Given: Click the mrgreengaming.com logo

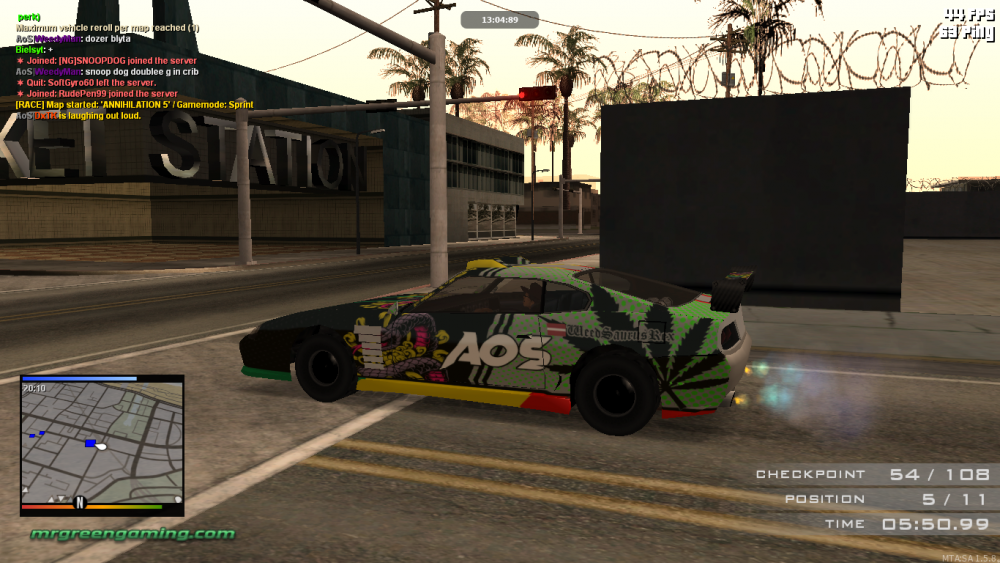Looking at the screenshot, I should pos(132,533).
